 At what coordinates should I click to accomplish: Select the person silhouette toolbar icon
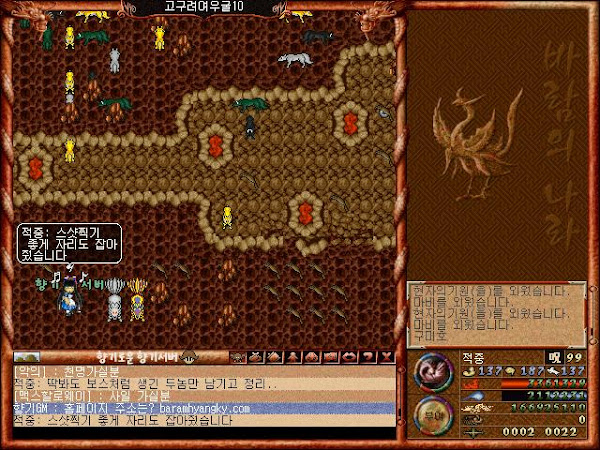click(293, 356)
